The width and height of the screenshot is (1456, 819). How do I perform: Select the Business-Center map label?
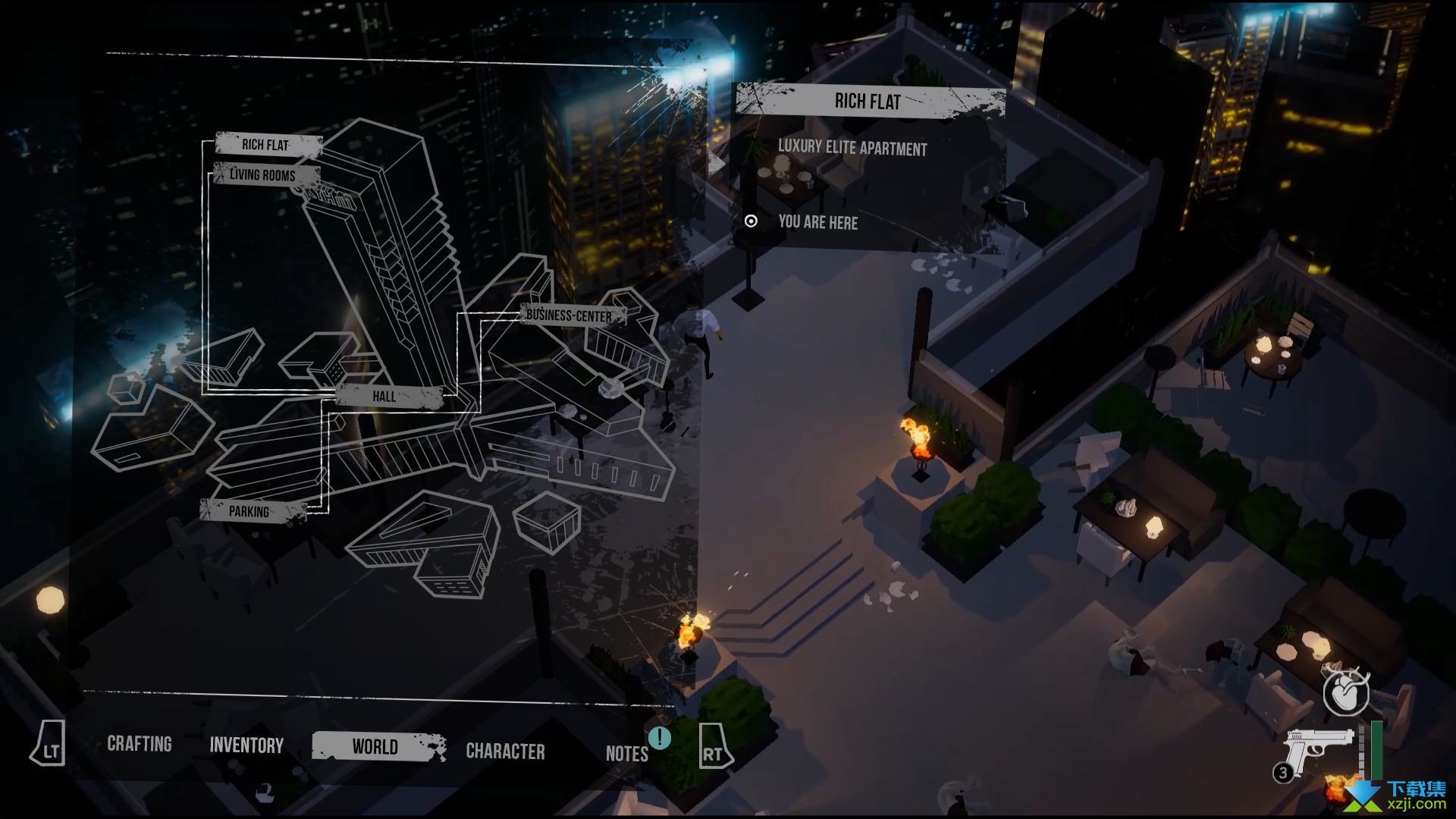click(569, 315)
